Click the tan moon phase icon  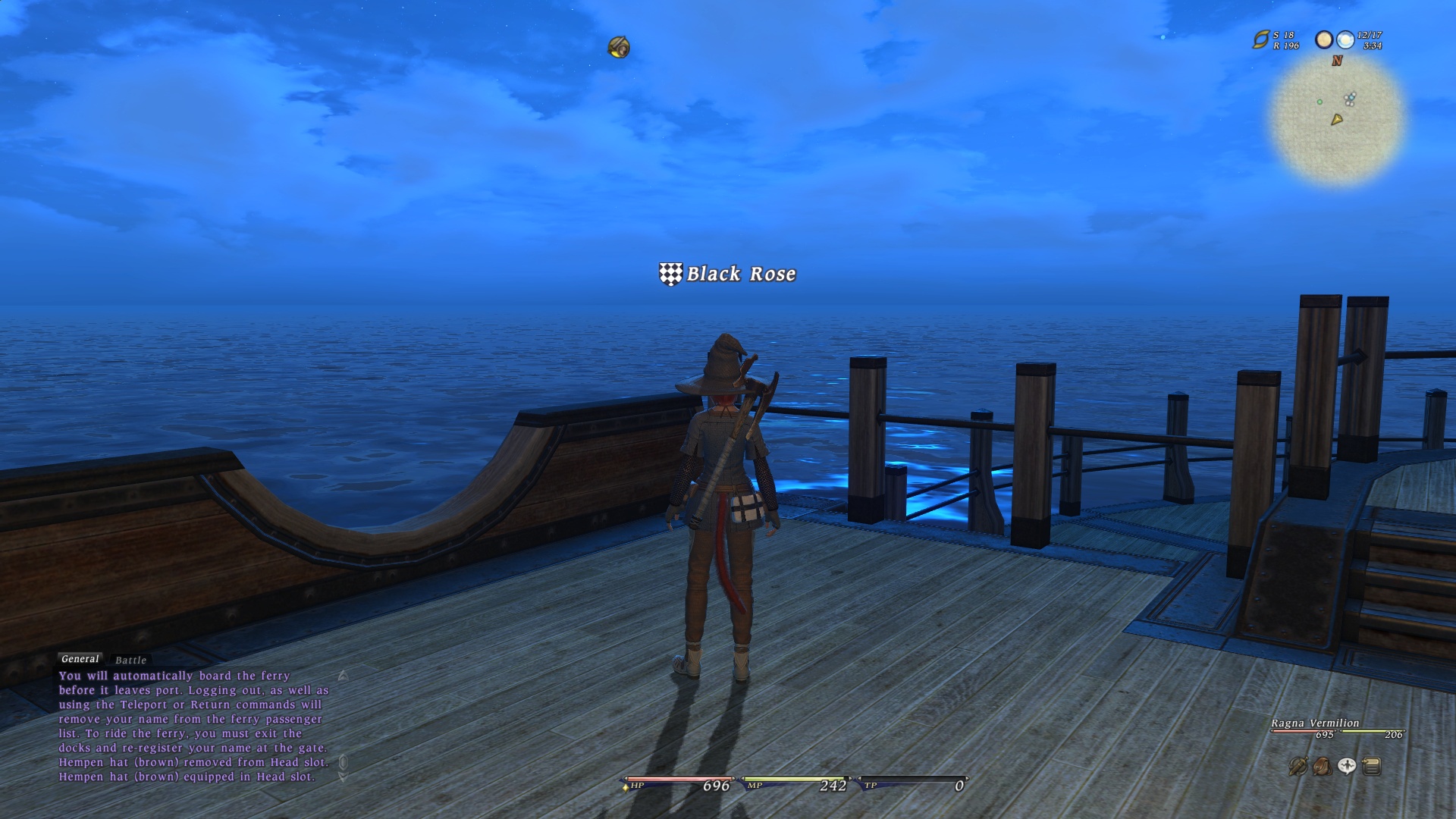pos(1324,40)
